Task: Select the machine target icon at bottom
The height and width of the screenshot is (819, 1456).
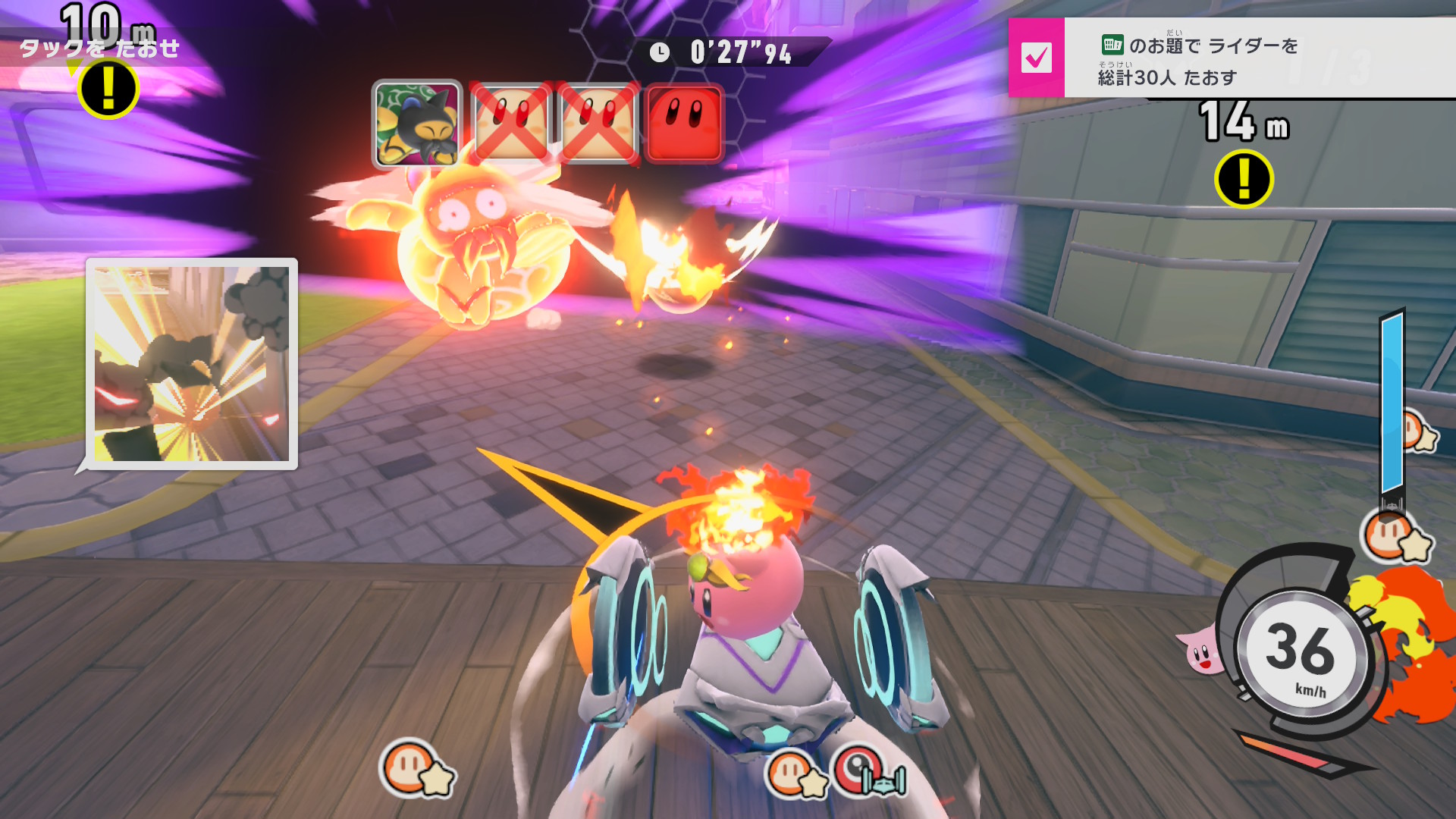Action: 869,772
